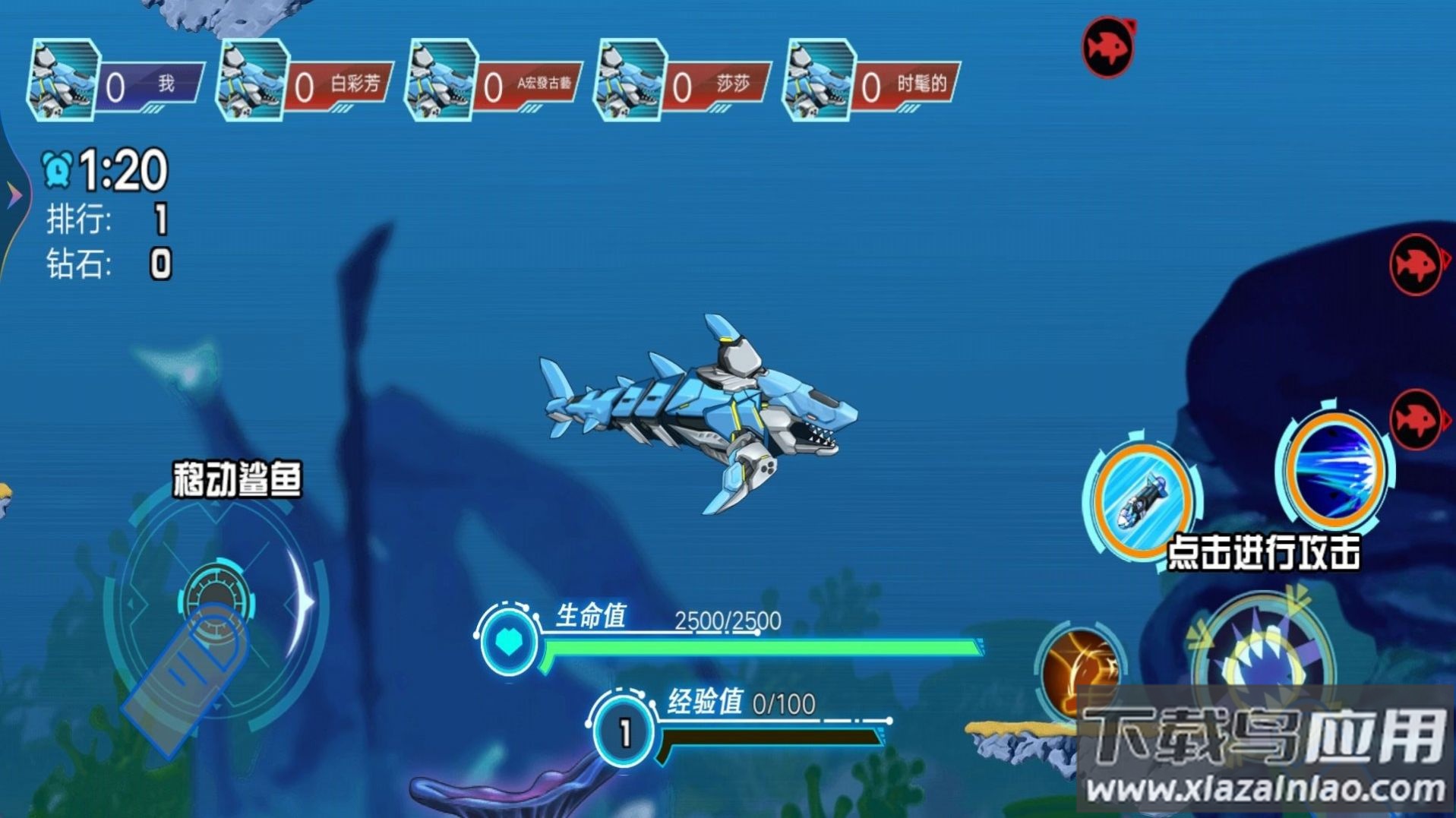Fire the torpedo missile skill

click(1141, 497)
